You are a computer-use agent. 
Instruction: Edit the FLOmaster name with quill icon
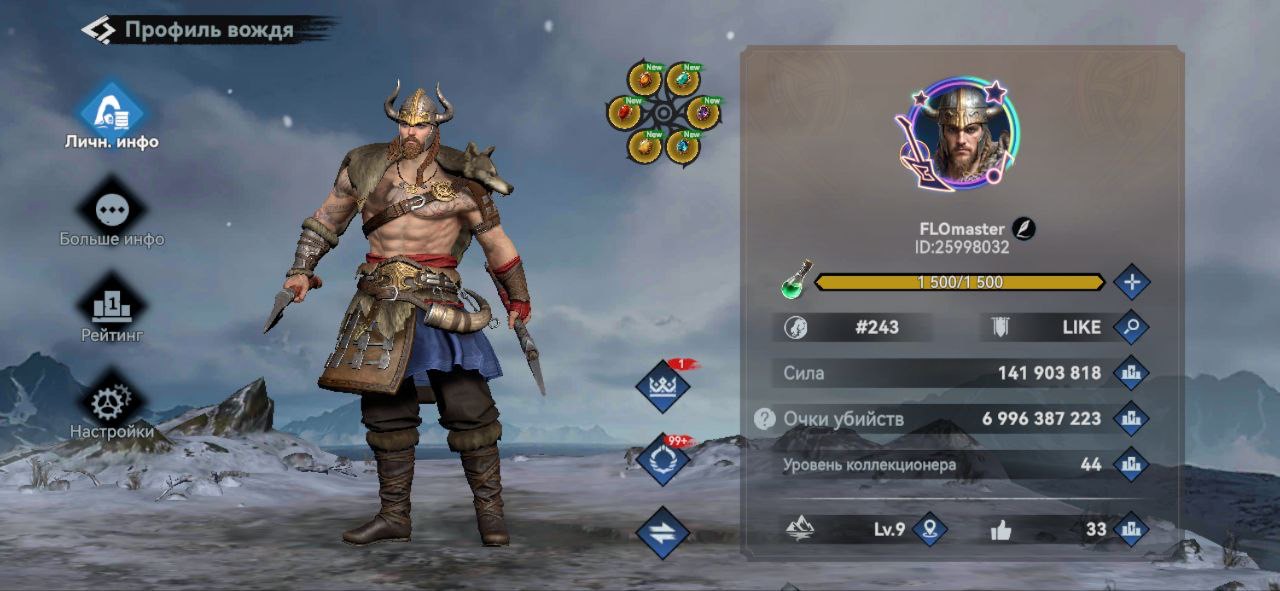coord(1024,229)
